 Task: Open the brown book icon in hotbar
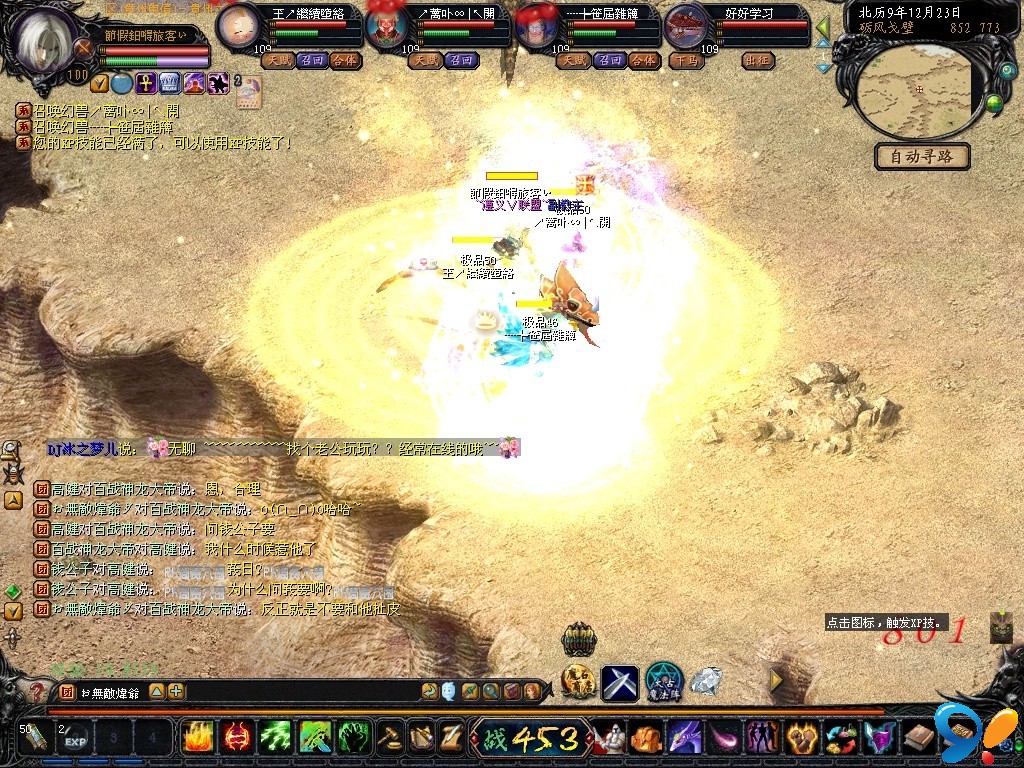click(x=918, y=738)
